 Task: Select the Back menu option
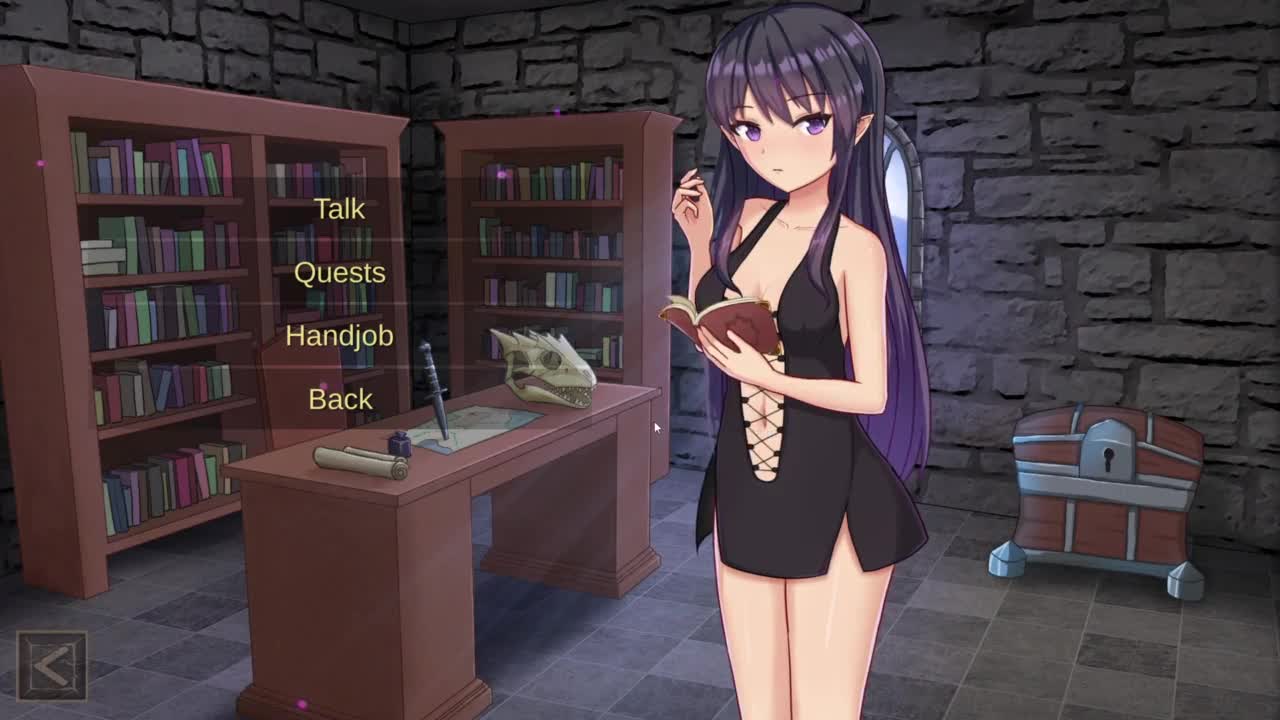point(340,399)
